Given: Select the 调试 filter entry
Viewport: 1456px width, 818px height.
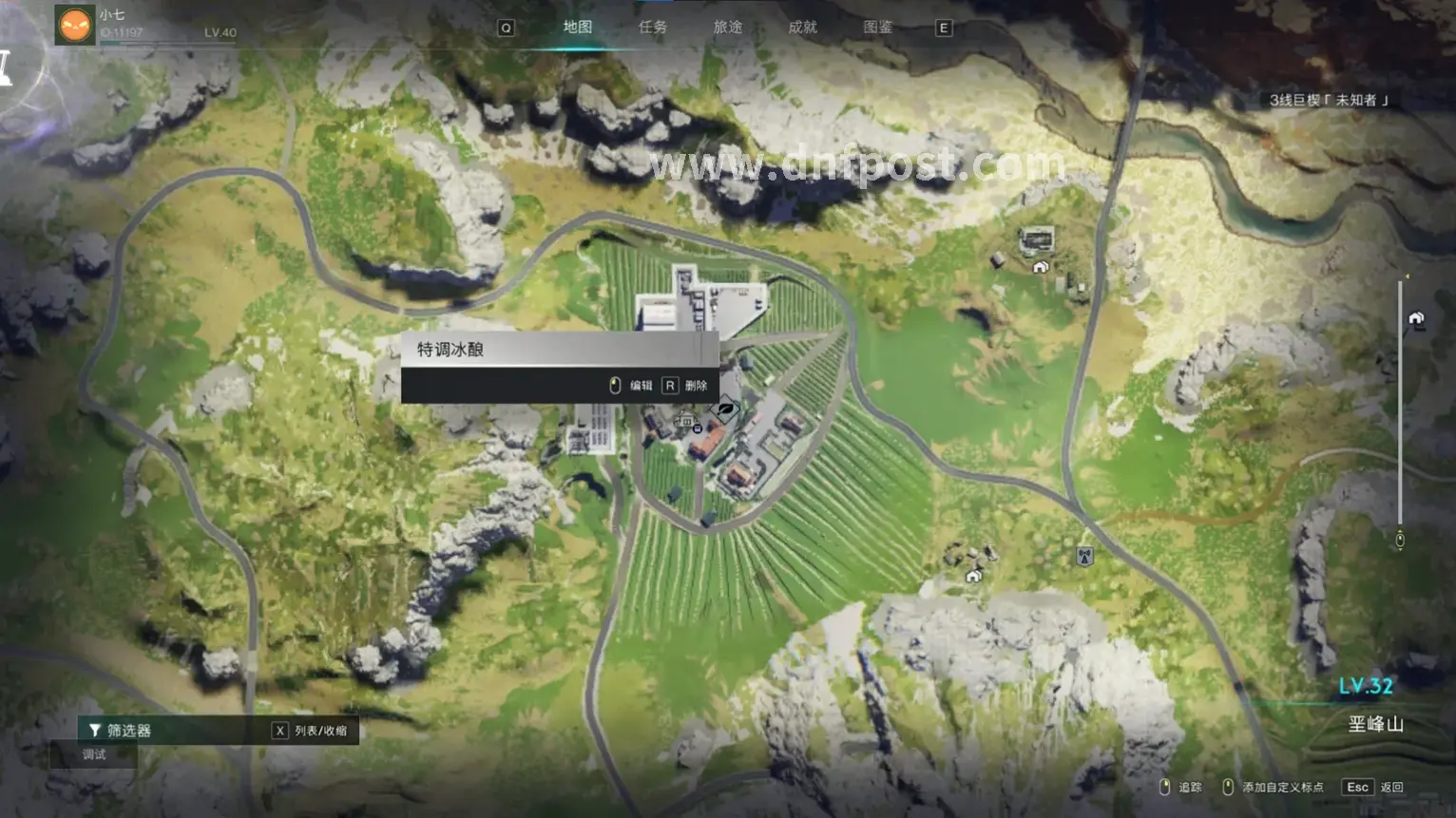Looking at the screenshot, I should tap(94, 755).
